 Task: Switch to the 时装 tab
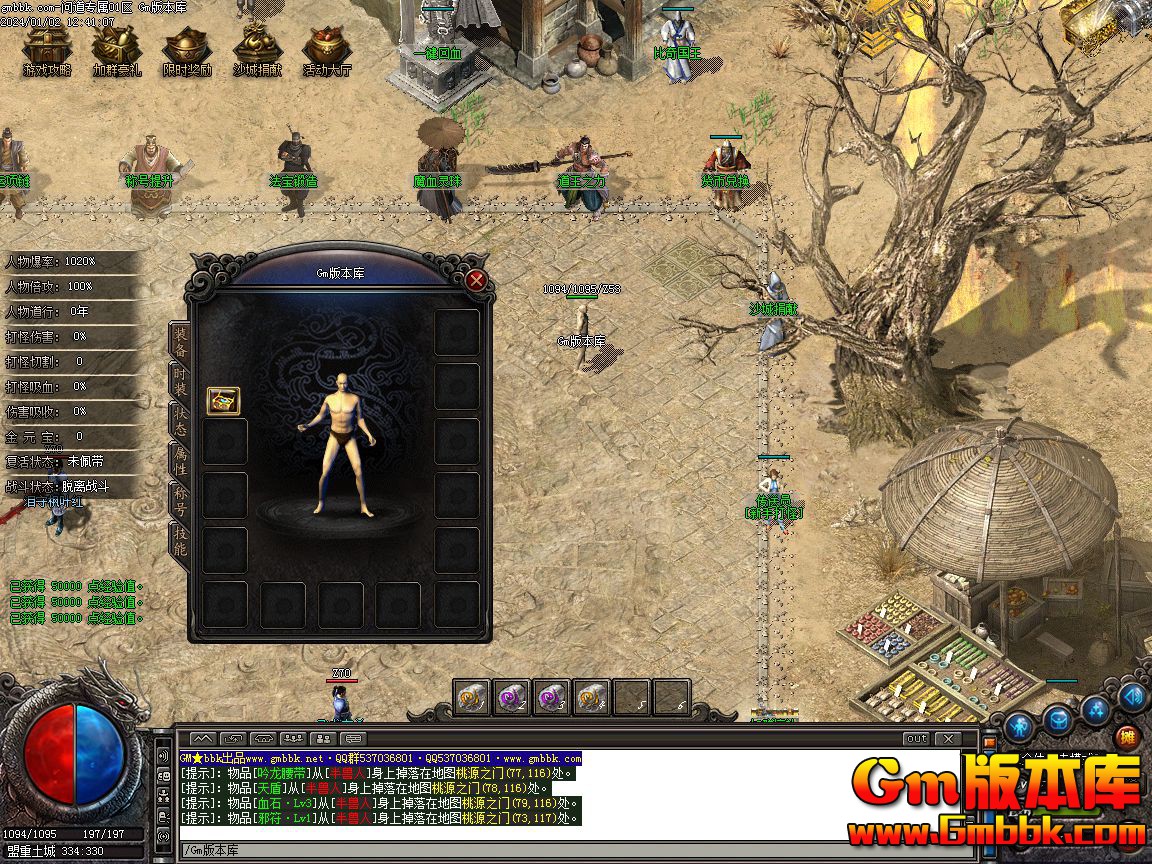(x=180, y=381)
